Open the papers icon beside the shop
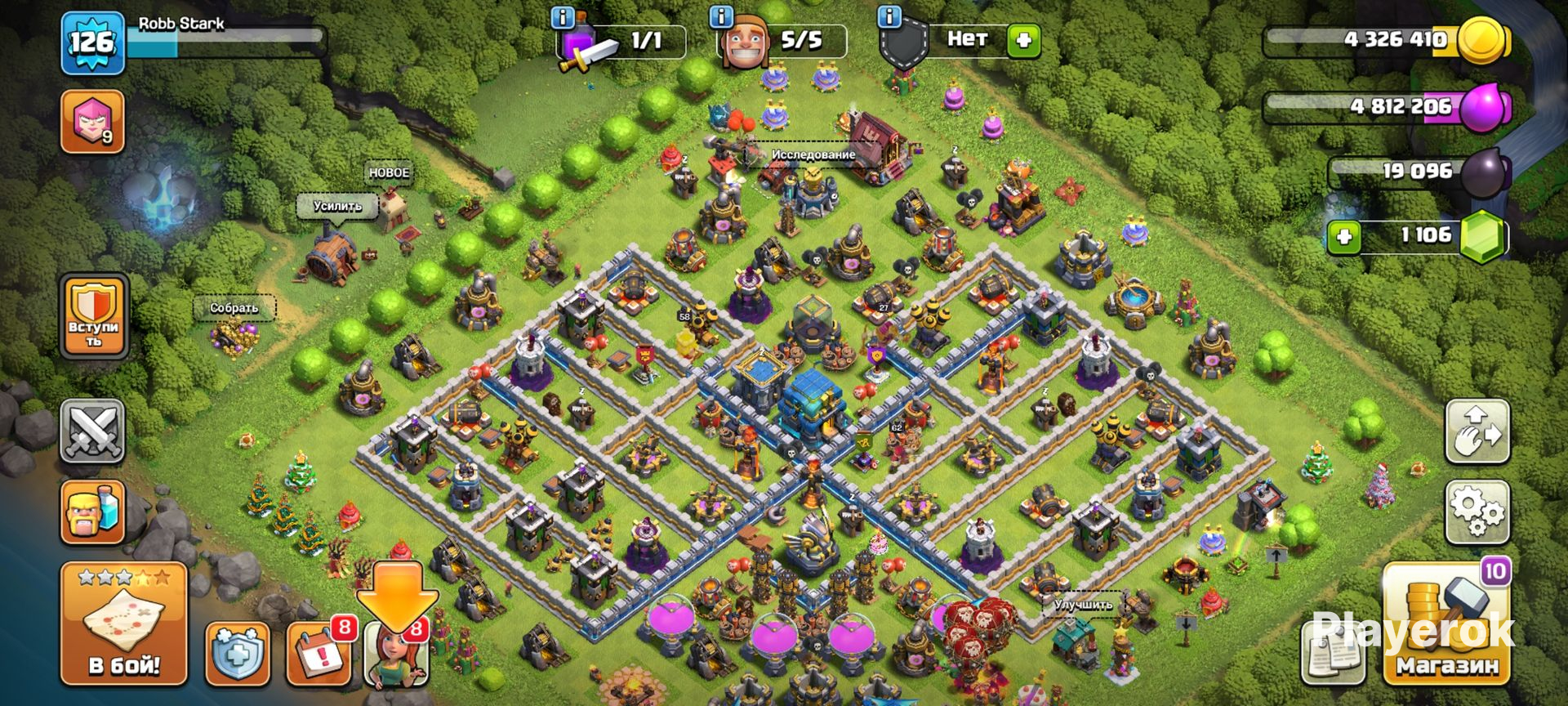 (1333, 654)
